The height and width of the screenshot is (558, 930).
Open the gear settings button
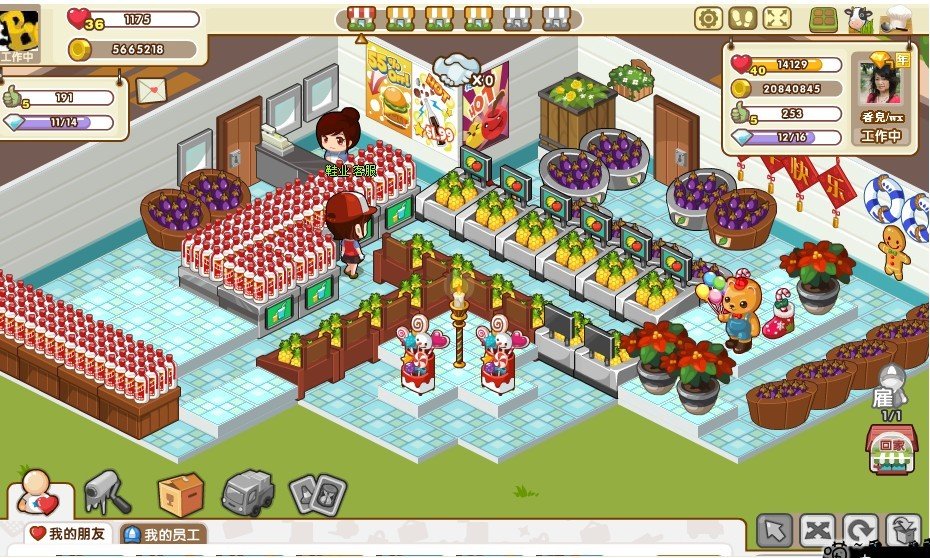[709, 18]
